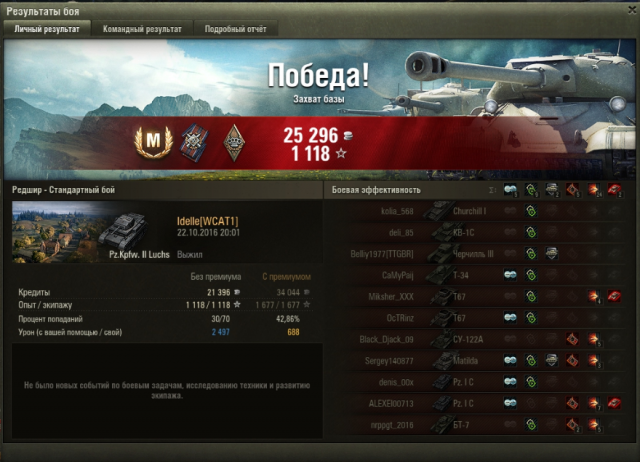640x462 pixels.
Task: Choose the deli_85 КВ-1С row
Action: tap(480, 233)
